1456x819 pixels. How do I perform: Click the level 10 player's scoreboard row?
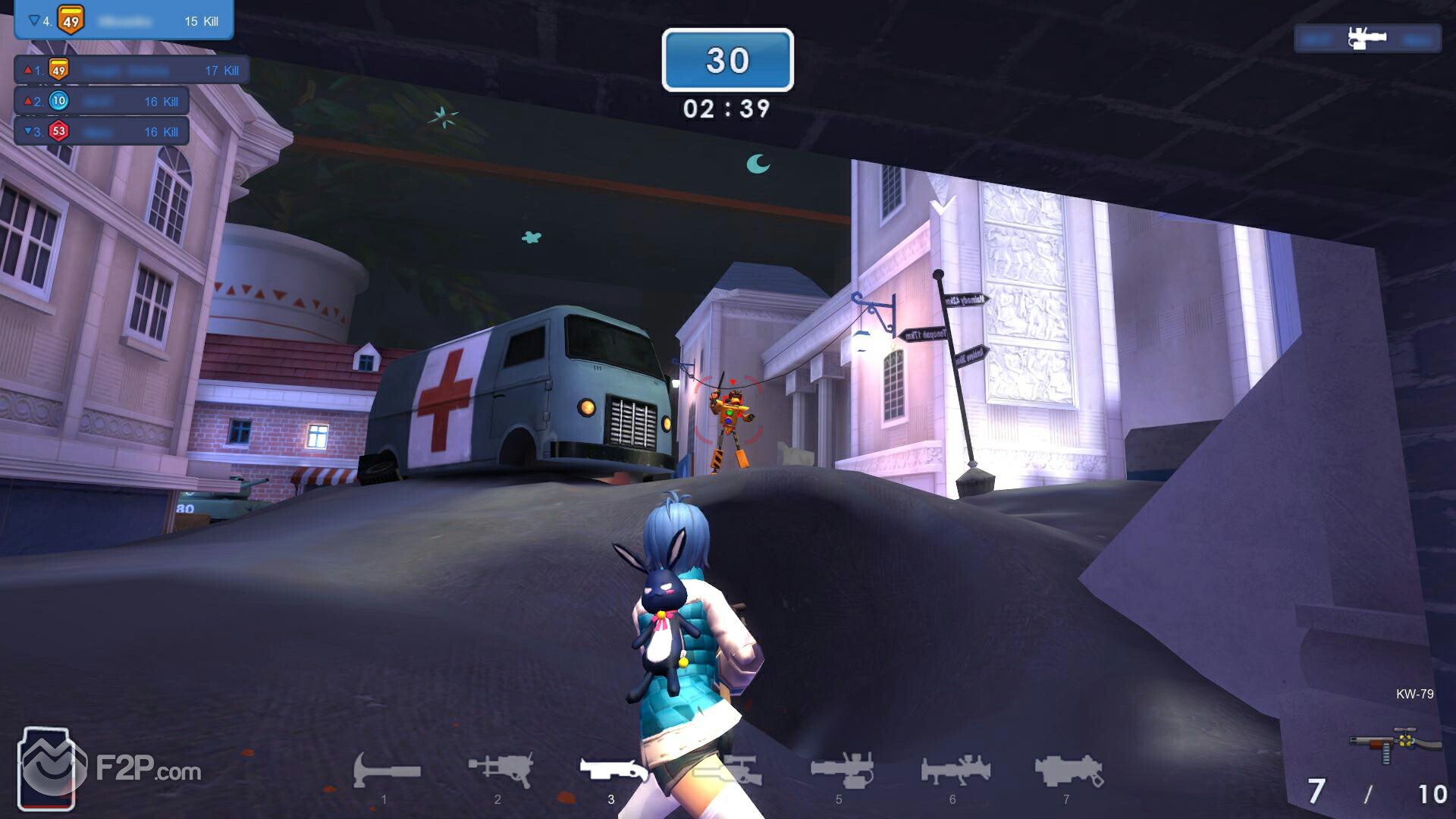102,101
